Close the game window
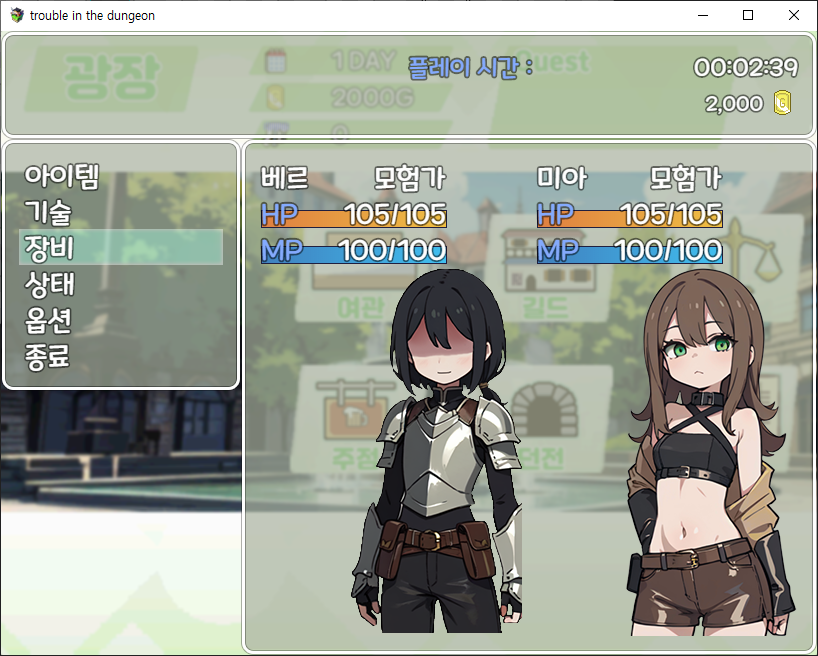 click(x=794, y=15)
